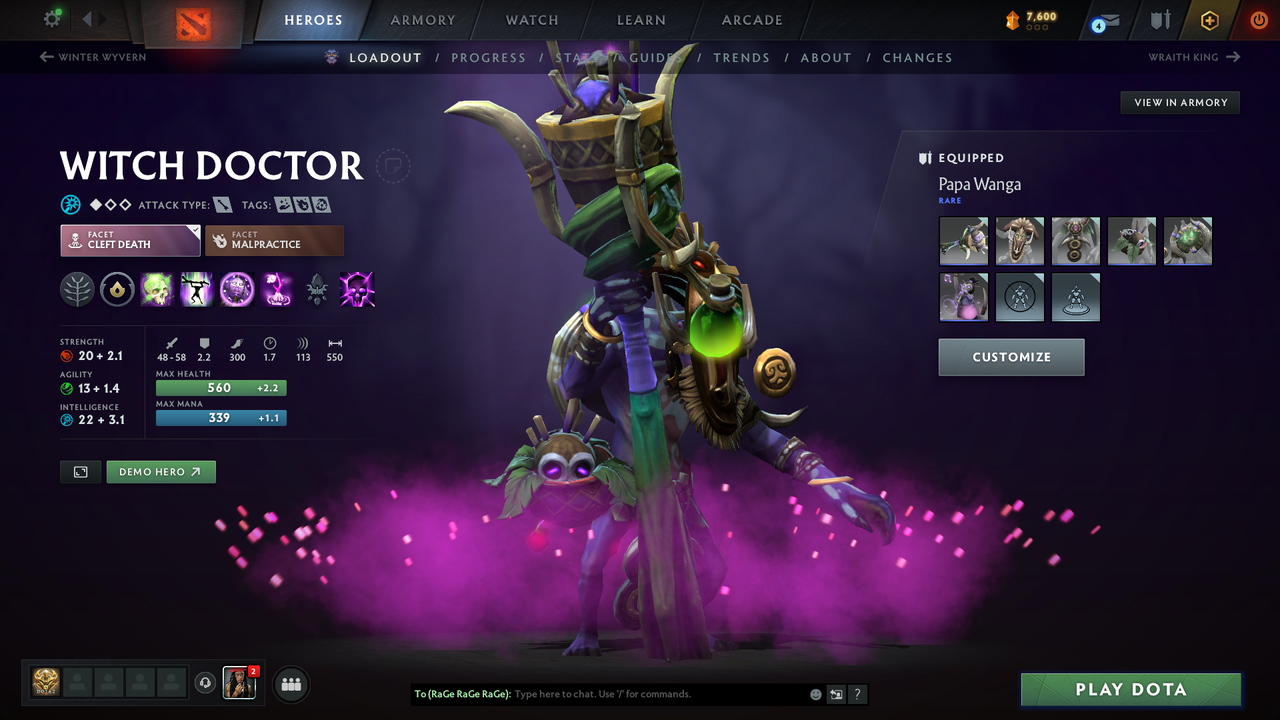Click the Max Health bar
The height and width of the screenshot is (720, 1280).
[220, 387]
